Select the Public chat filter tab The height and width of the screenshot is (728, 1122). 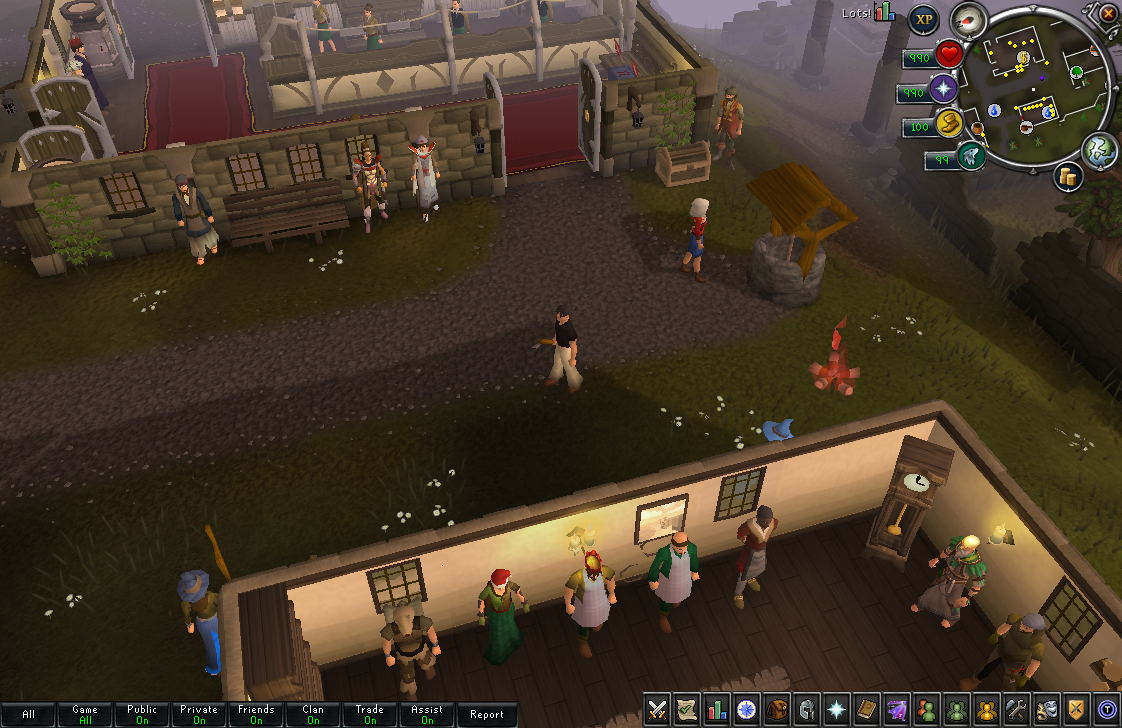tap(142, 714)
